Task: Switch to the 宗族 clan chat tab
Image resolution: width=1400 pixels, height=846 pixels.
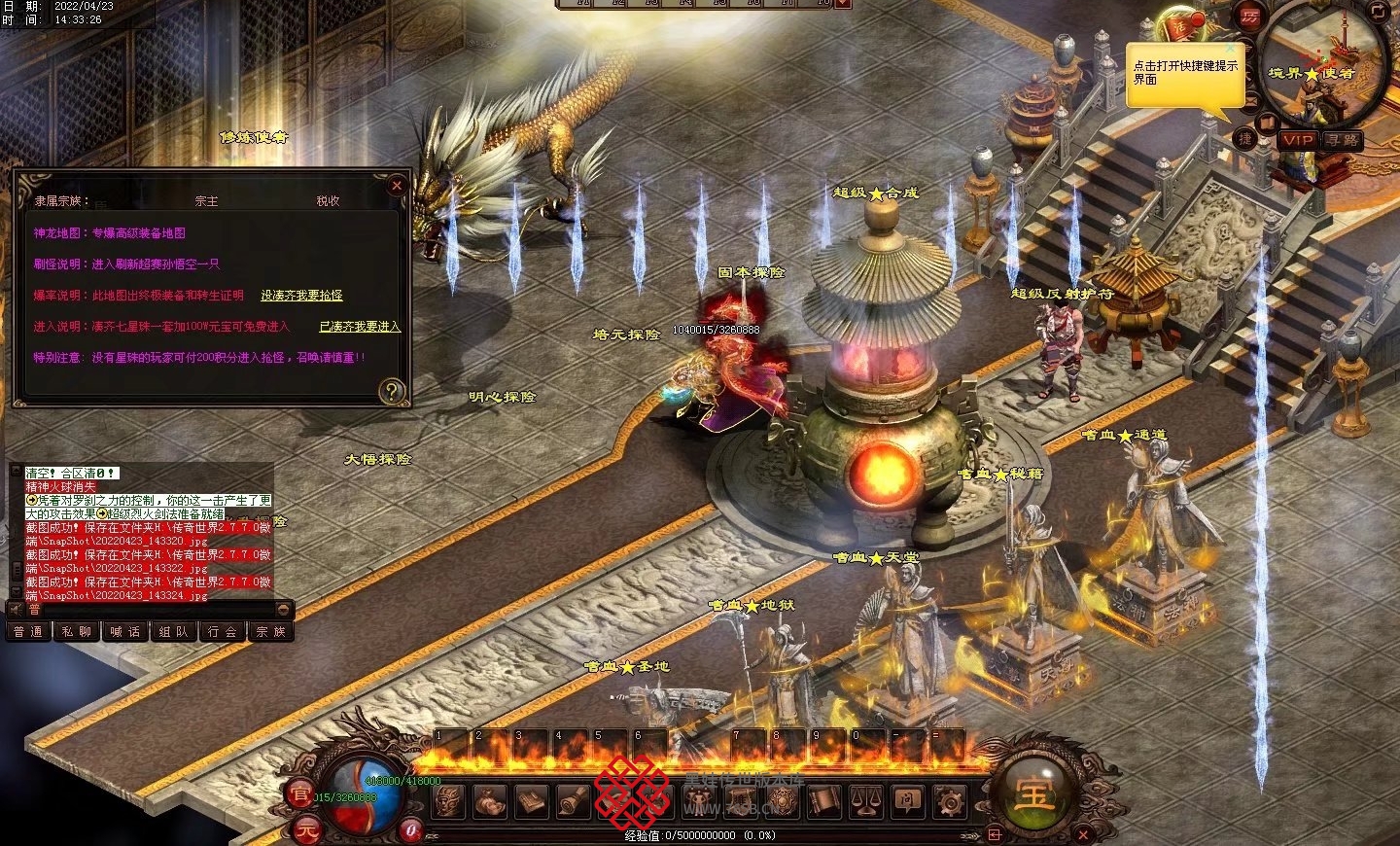Action: 270,632
